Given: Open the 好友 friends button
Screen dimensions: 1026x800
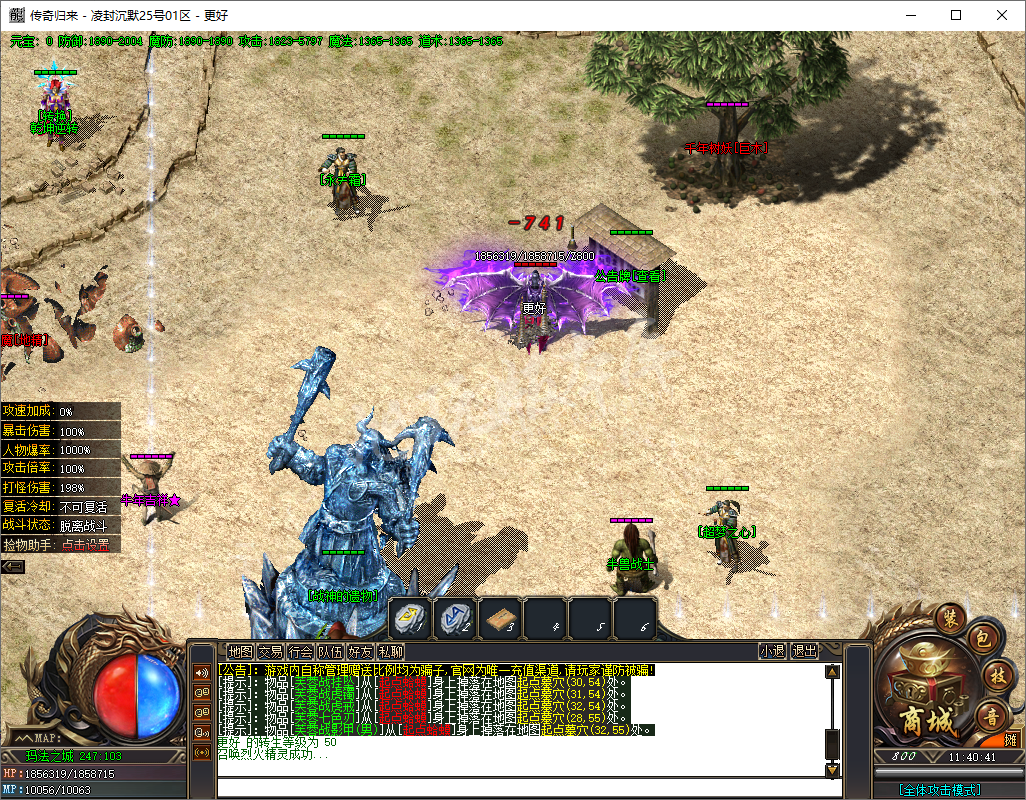Looking at the screenshot, I should pyautogui.click(x=360, y=651).
